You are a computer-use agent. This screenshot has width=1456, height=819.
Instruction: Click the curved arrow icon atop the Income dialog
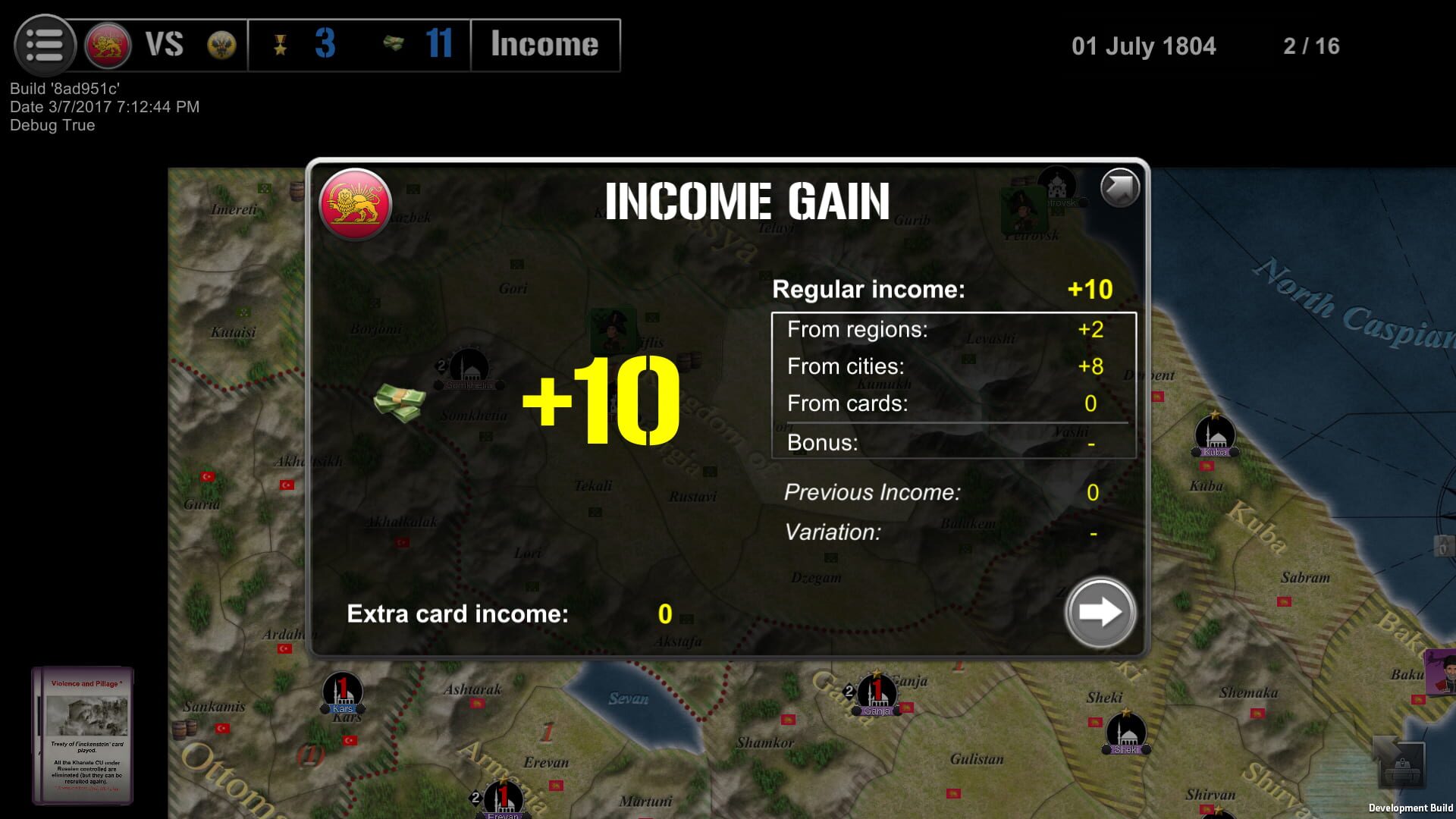coord(1119,189)
